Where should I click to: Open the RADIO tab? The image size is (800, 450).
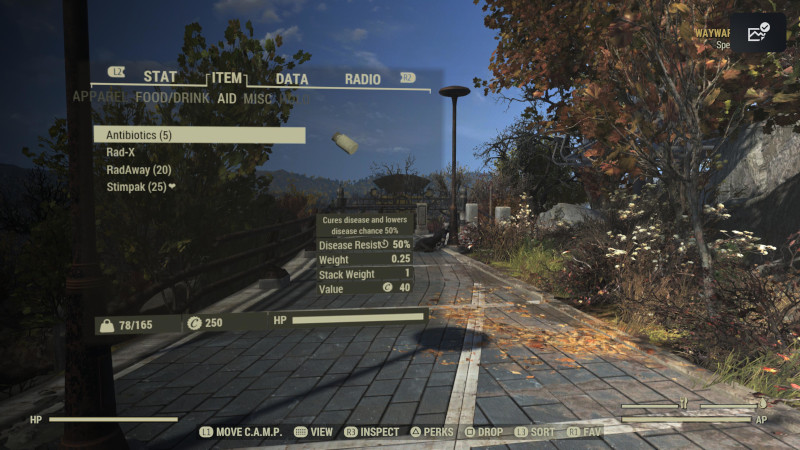(363, 78)
